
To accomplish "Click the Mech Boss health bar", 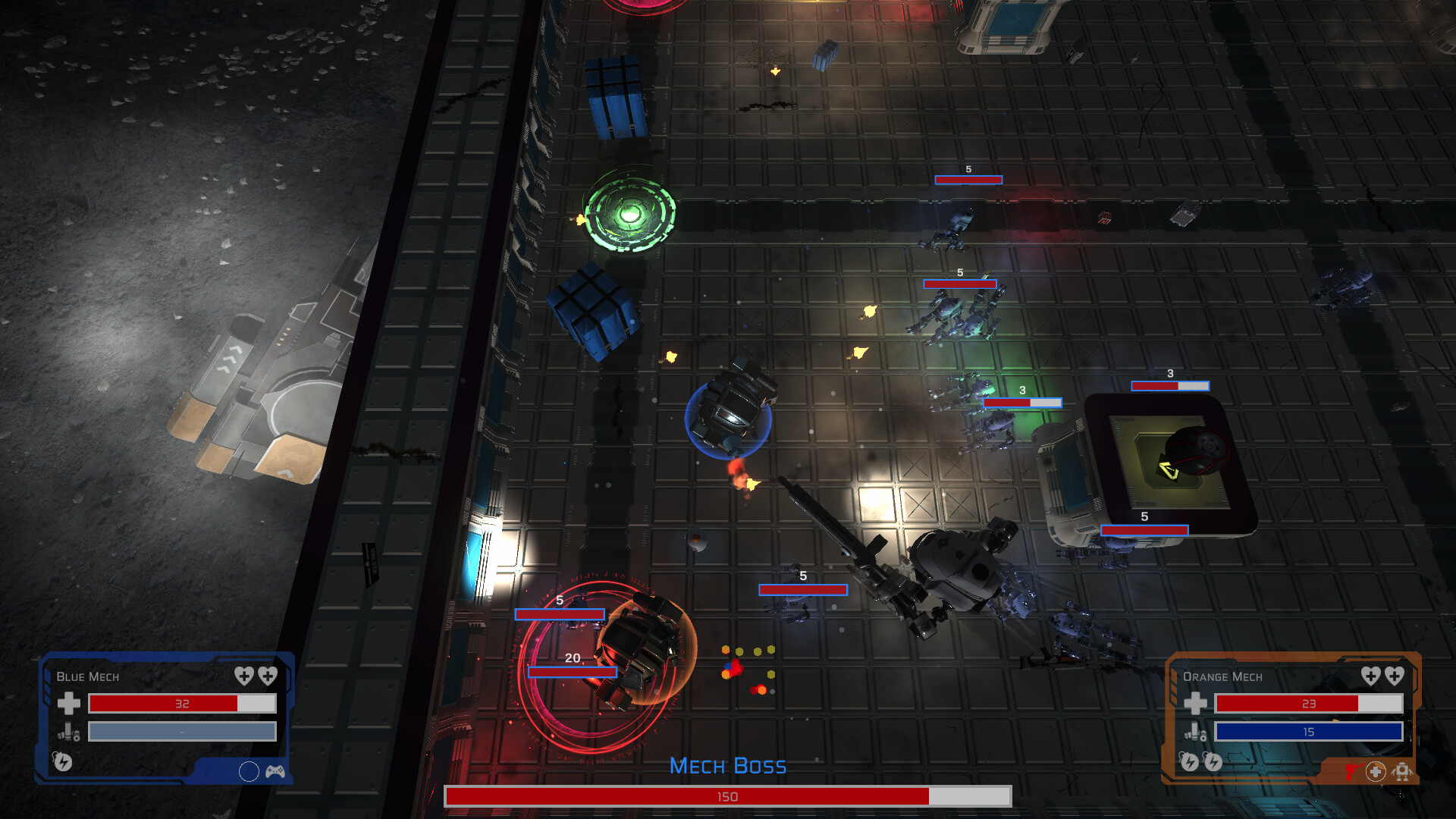I will pos(728,797).
